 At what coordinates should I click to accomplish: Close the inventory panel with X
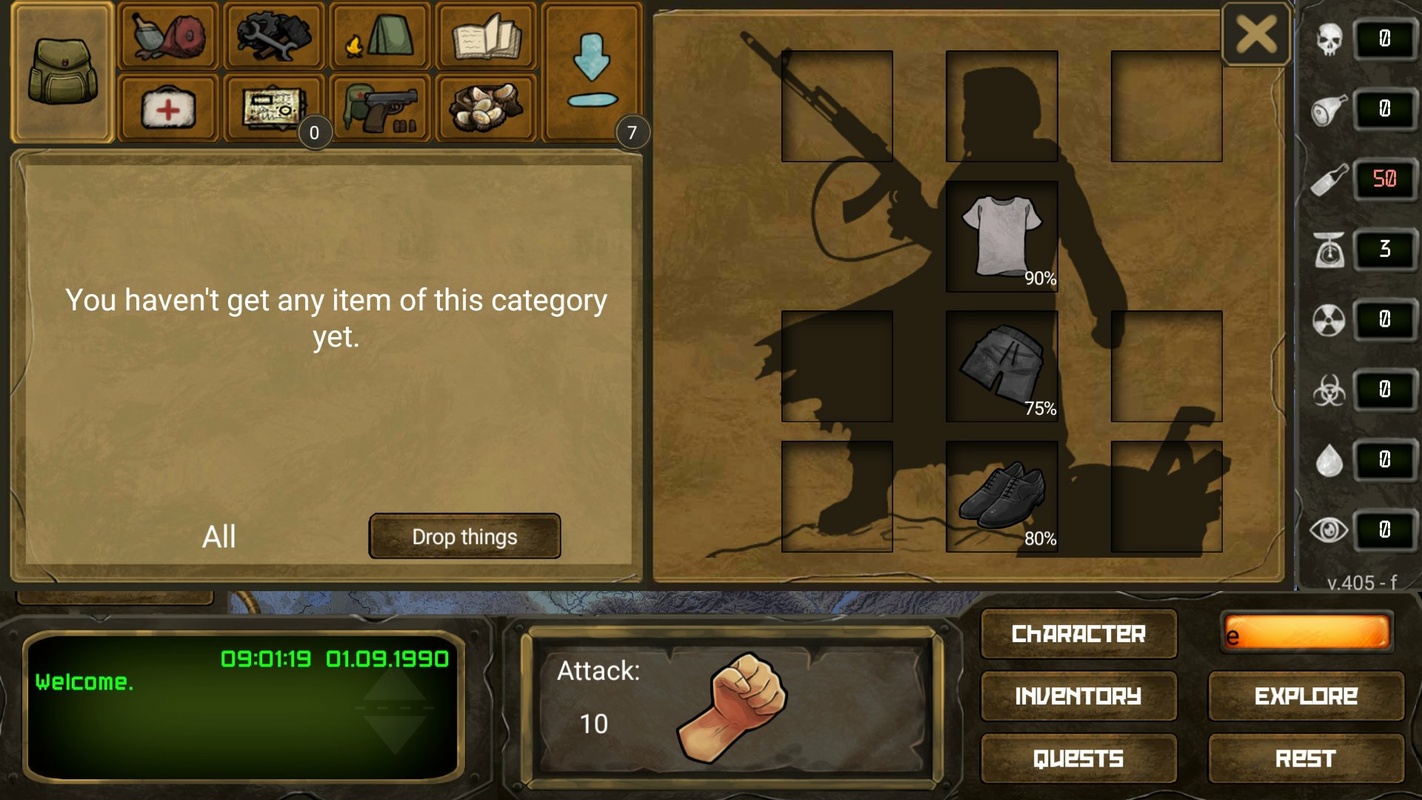(x=1255, y=35)
